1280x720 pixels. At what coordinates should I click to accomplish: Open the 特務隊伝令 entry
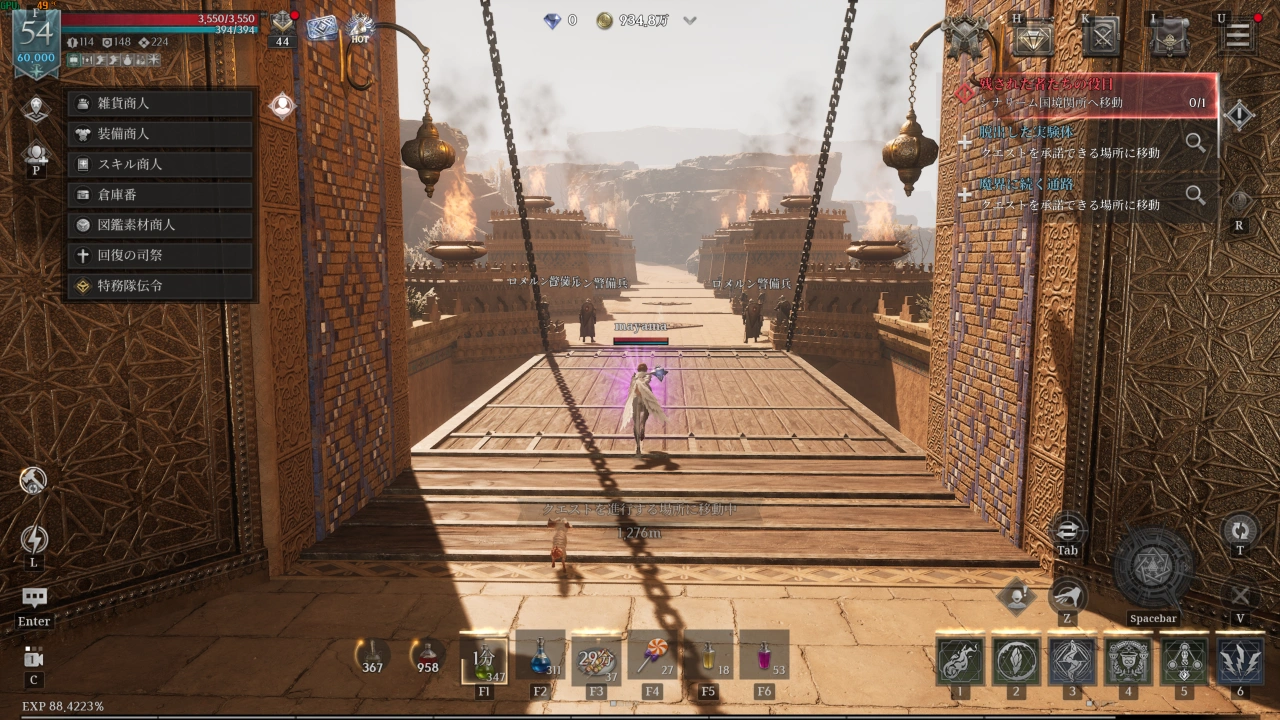click(x=160, y=286)
